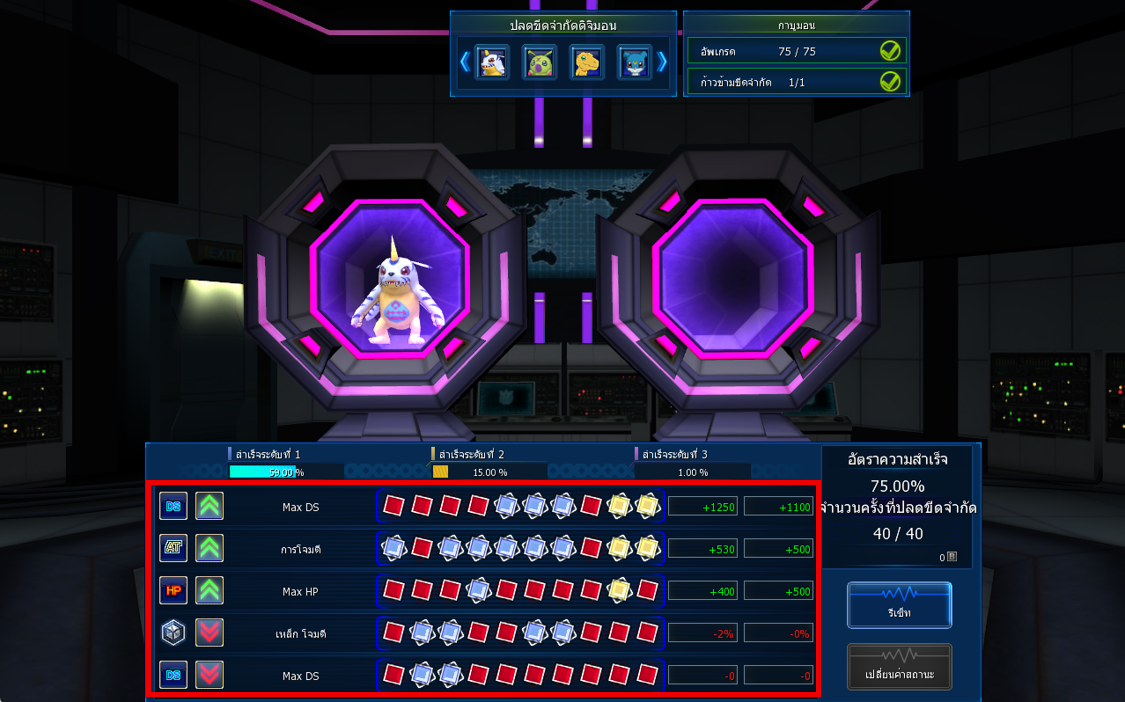Viewport: 1125px width, 702px height.
Task: Click the orange HP stat icon
Action: 173,591
